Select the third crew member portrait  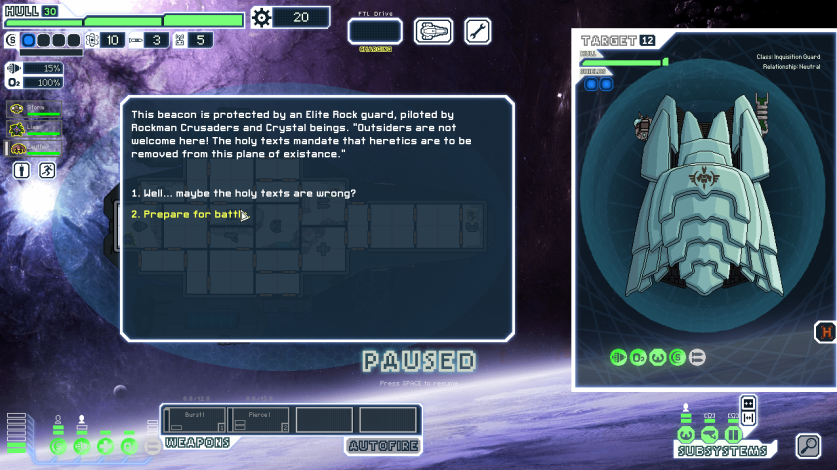tap(32, 149)
